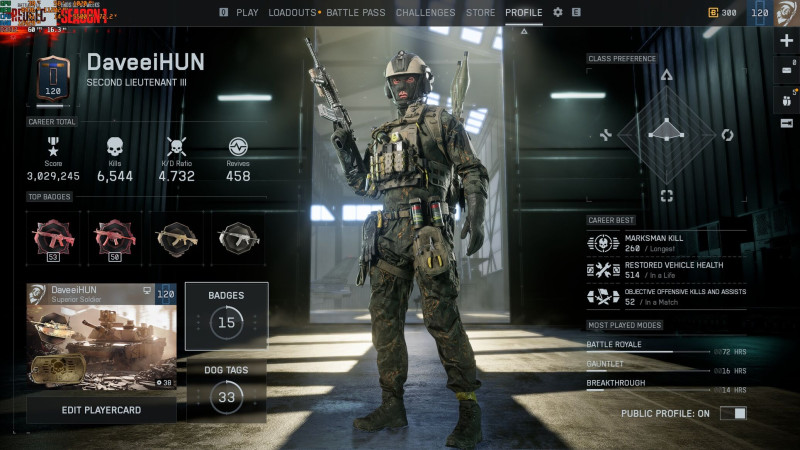Click the Edit Playercard button
The width and height of the screenshot is (800, 450).
[x=101, y=410]
